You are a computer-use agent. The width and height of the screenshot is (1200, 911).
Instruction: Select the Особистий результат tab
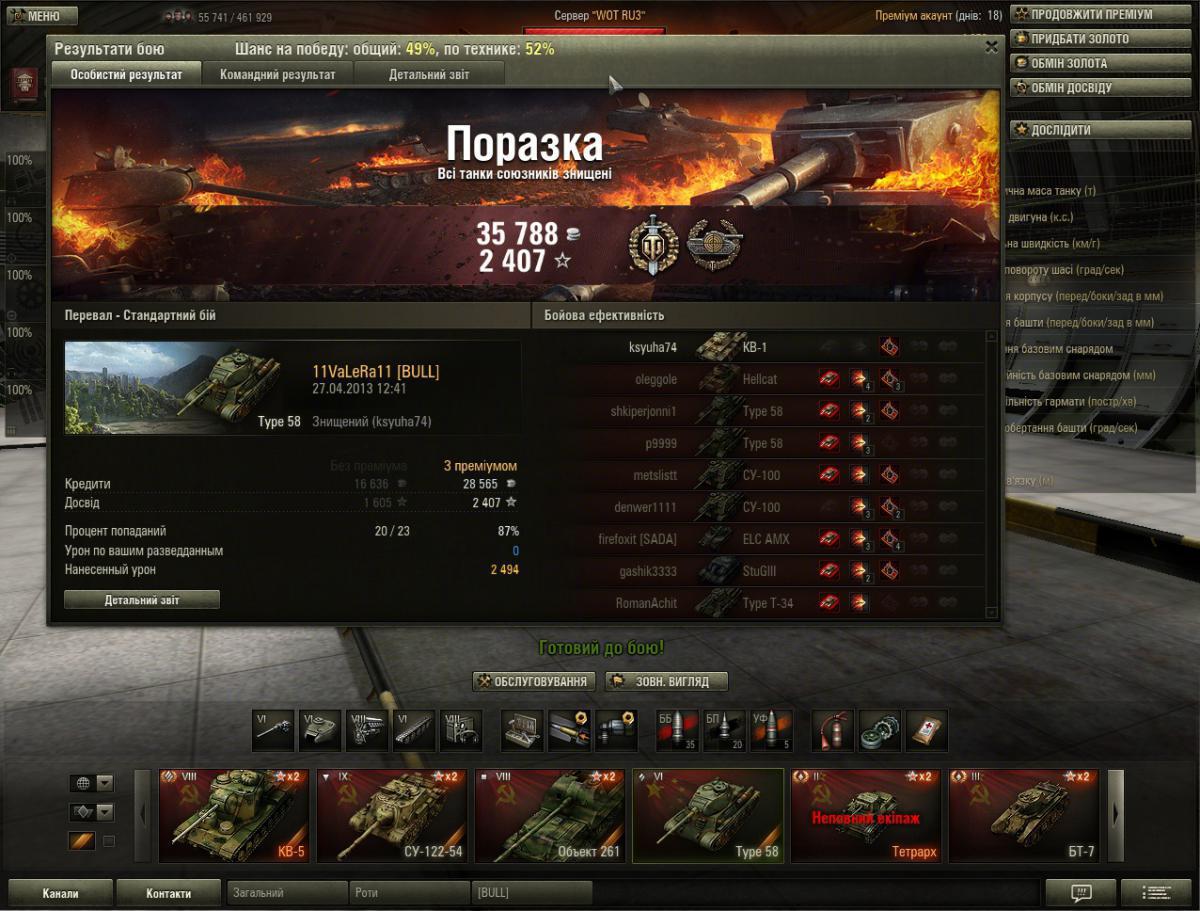click(126, 74)
